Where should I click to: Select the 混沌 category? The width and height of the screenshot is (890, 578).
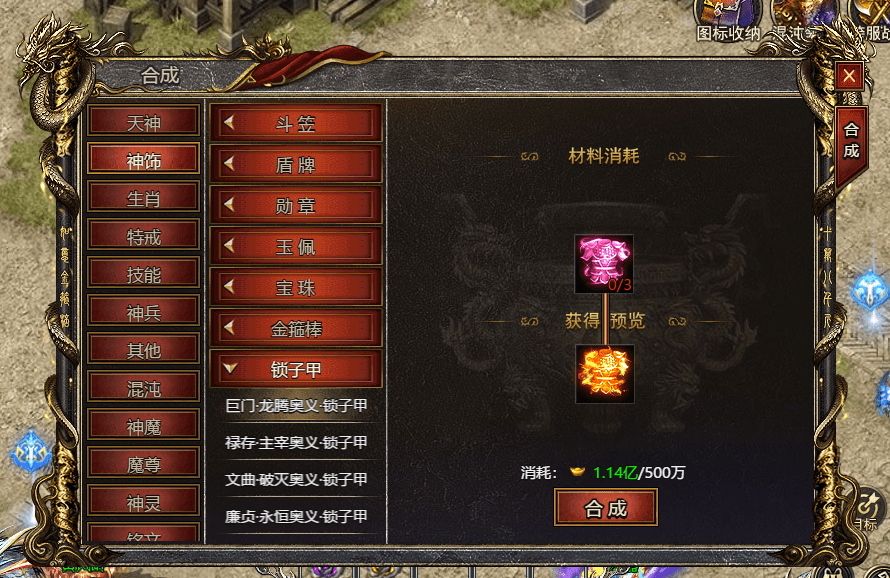pyautogui.click(x=143, y=388)
